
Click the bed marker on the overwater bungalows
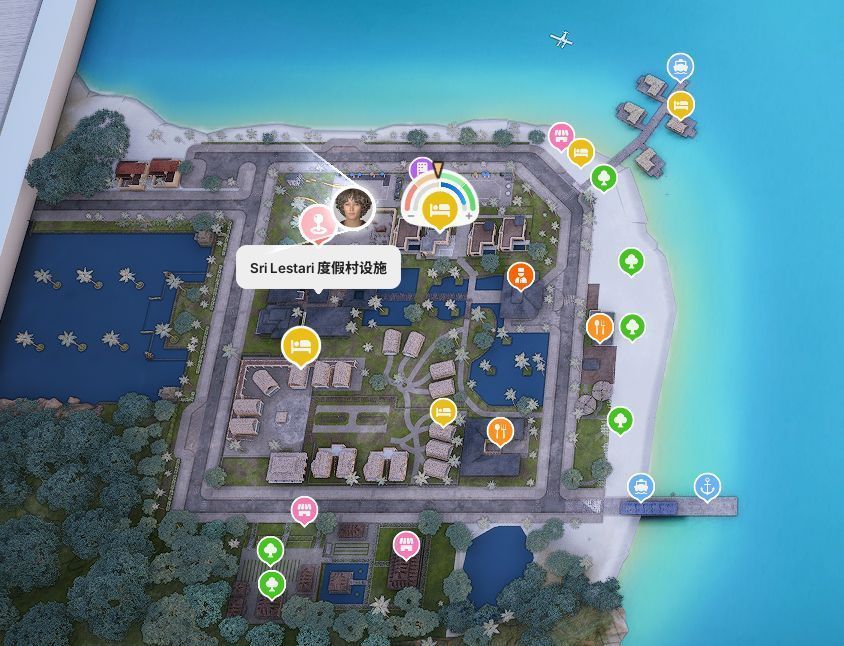click(681, 103)
